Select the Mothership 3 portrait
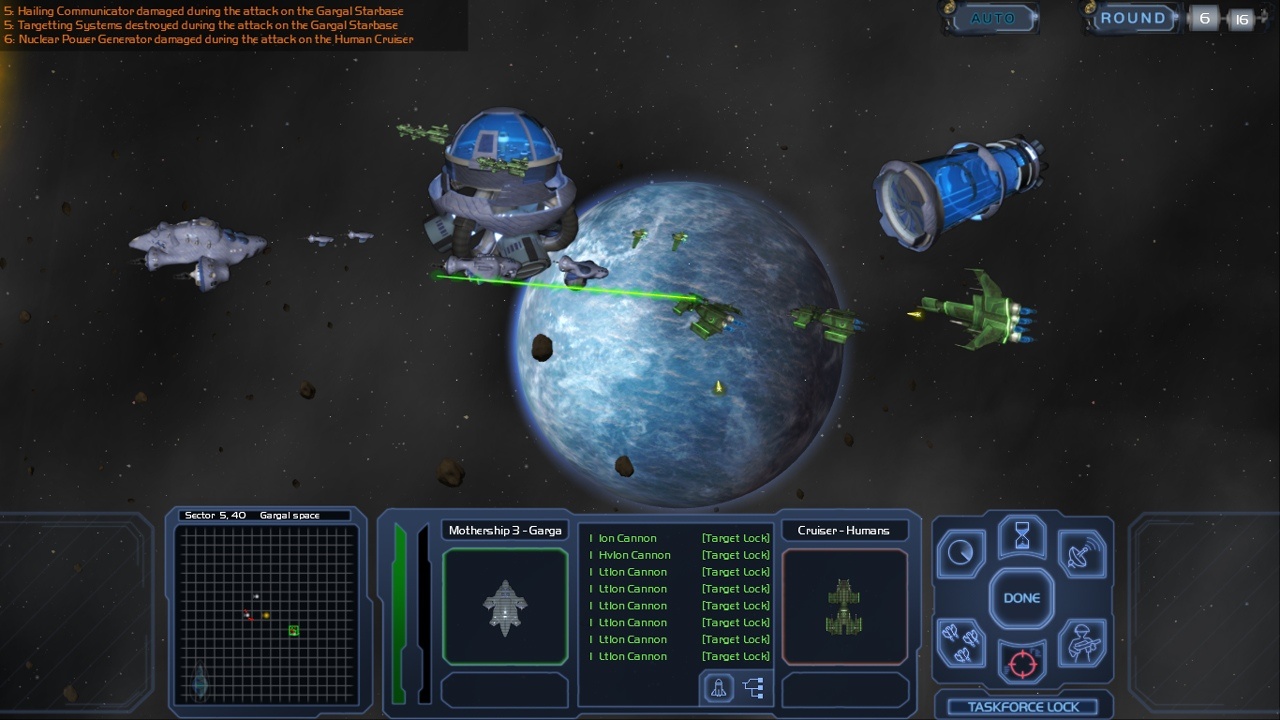The width and height of the screenshot is (1280, 720). [505, 606]
